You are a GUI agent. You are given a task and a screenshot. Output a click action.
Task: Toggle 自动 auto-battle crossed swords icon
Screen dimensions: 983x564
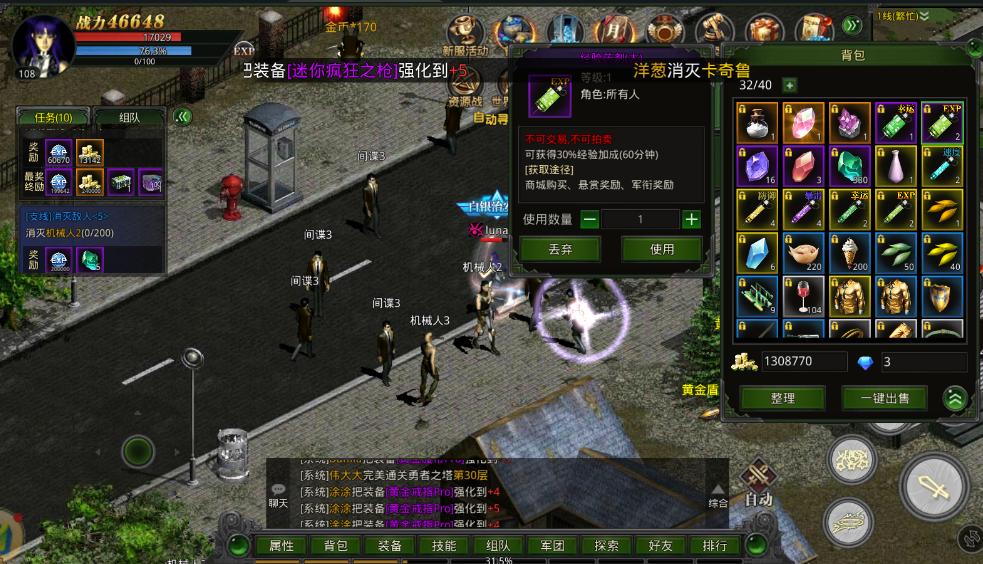(x=759, y=476)
